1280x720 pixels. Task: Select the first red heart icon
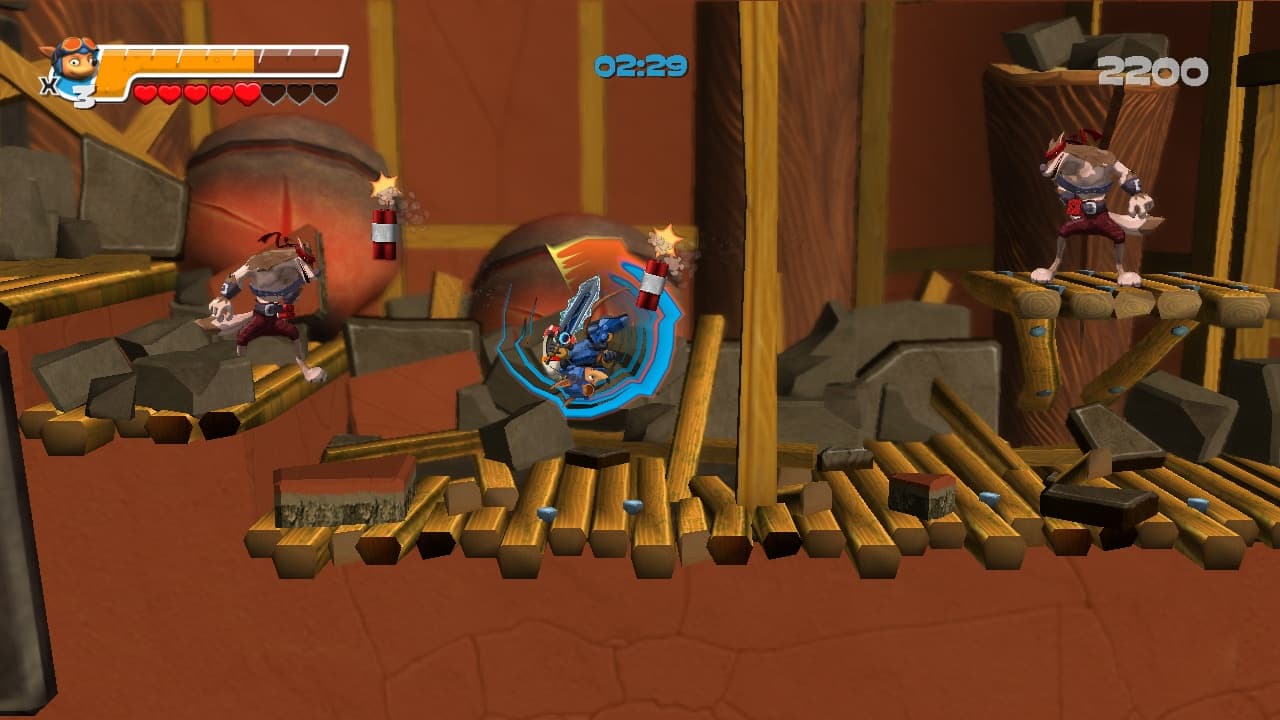coord(145,92)
